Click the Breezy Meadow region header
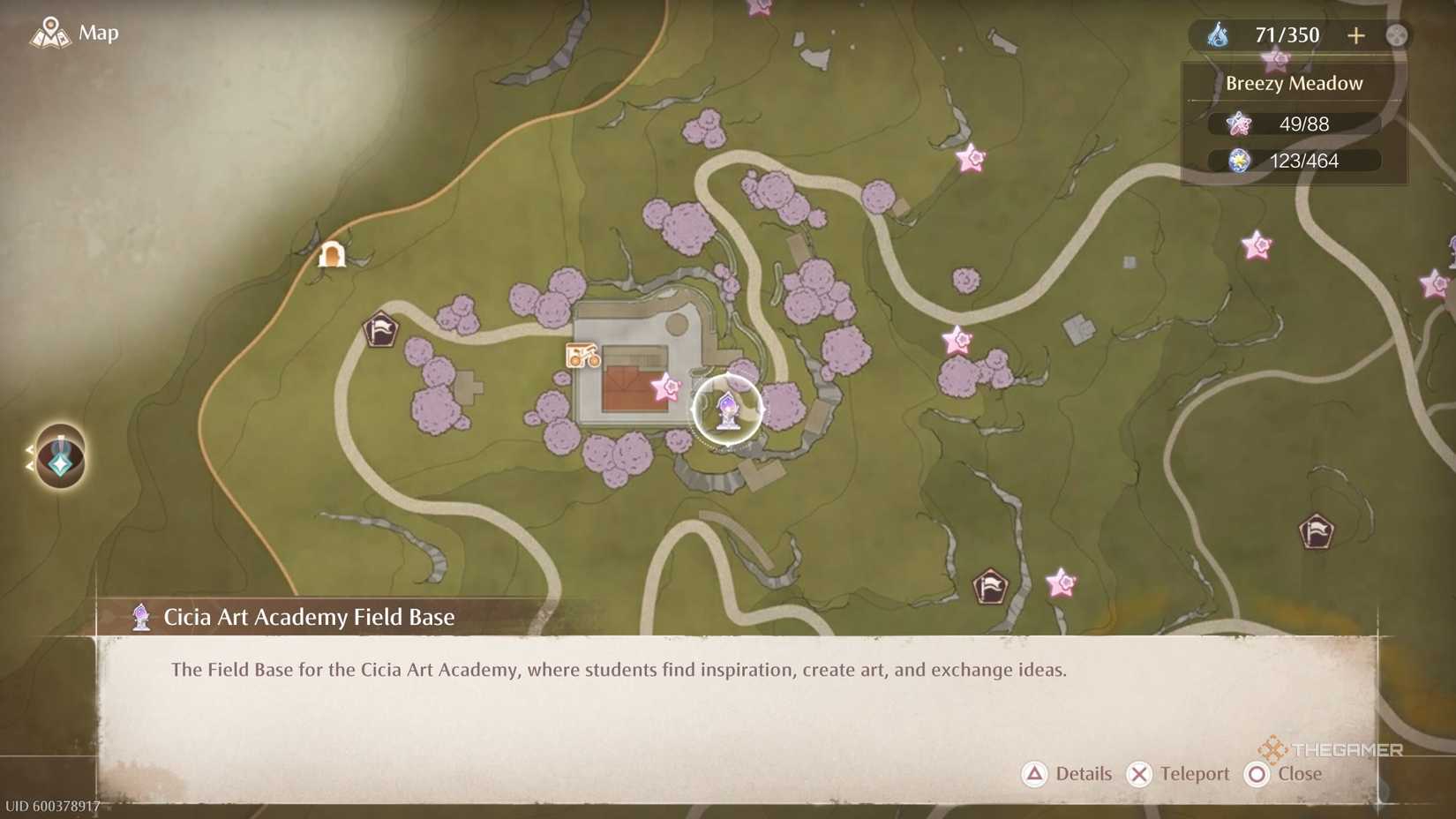The image size is (1456, 819). click(1292, 83)
